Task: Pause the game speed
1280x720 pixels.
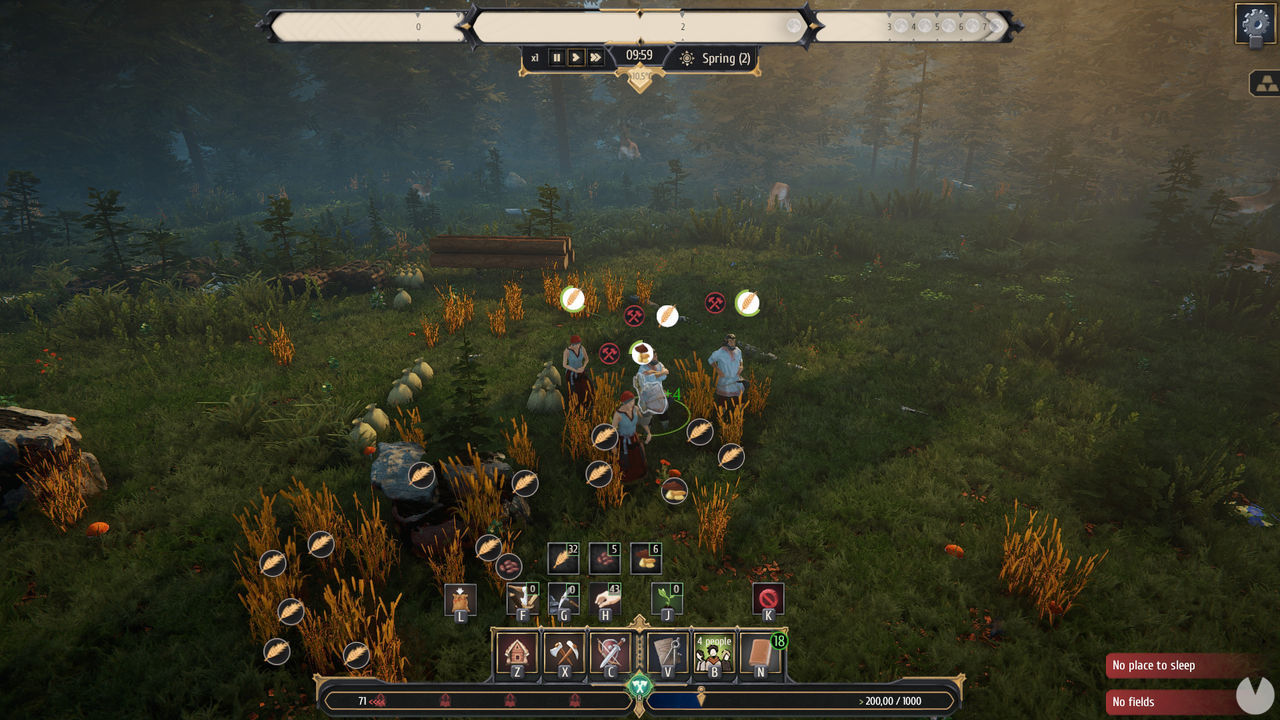Action: tap(557, 58)
